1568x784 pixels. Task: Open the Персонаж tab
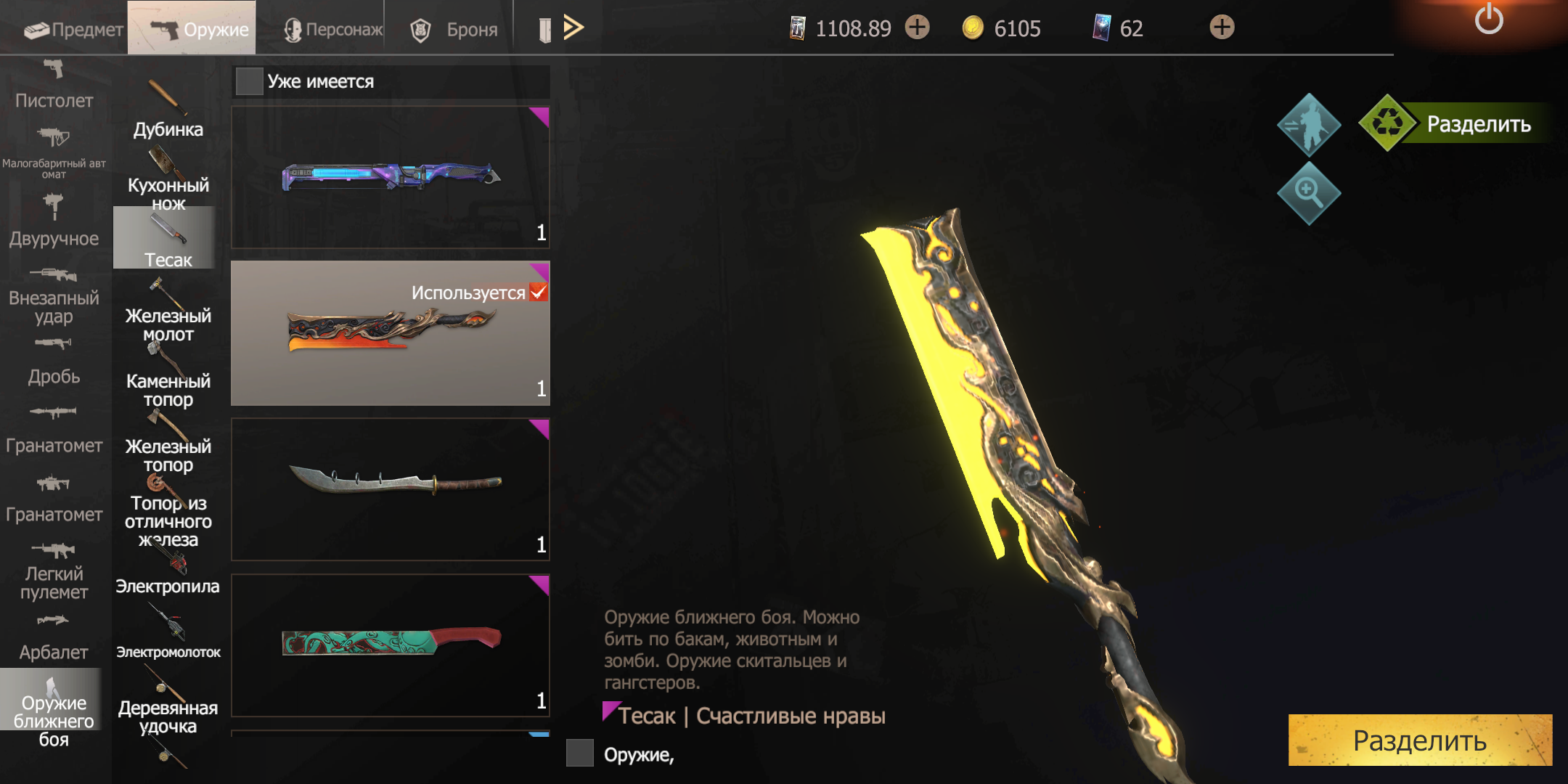click(x=333, y=29)
